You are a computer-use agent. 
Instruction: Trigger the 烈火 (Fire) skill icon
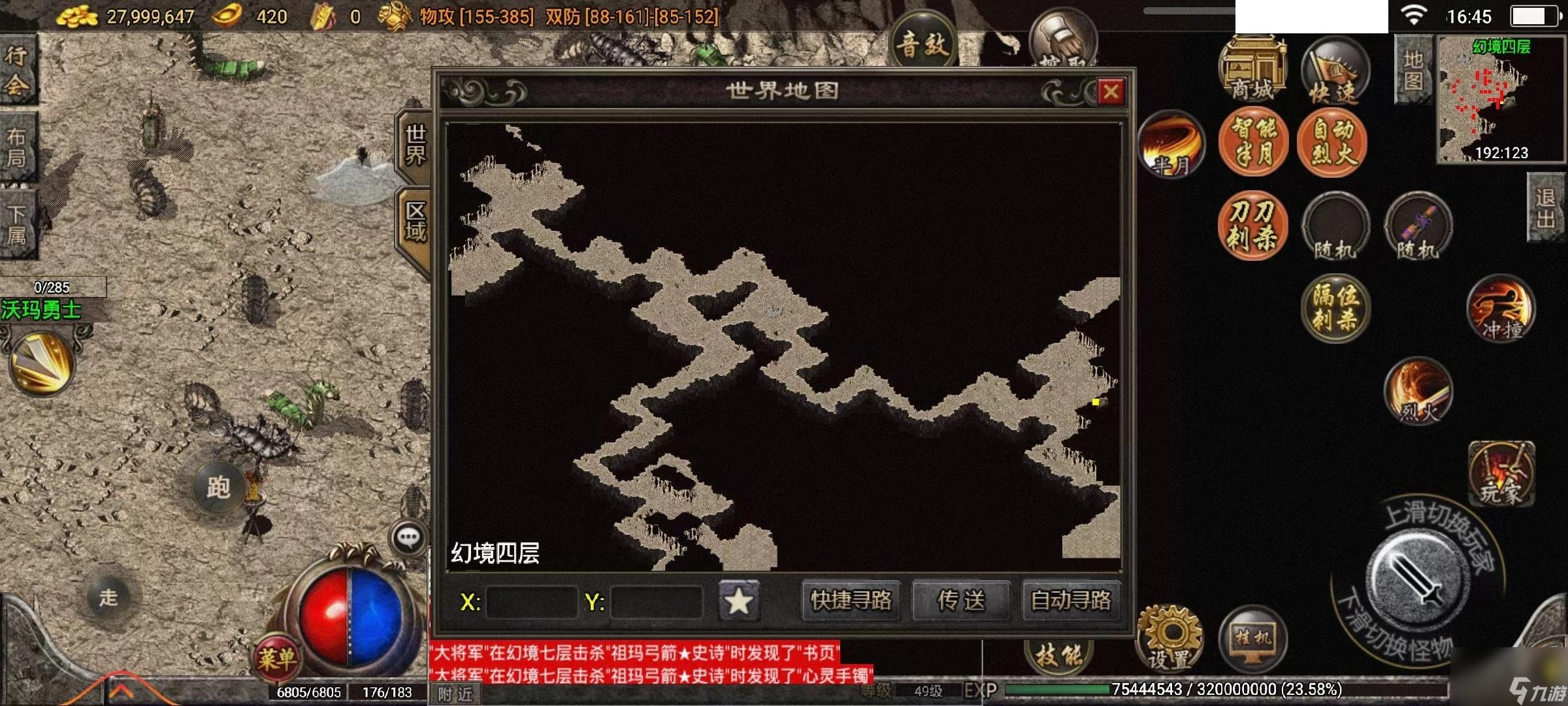1419,390
